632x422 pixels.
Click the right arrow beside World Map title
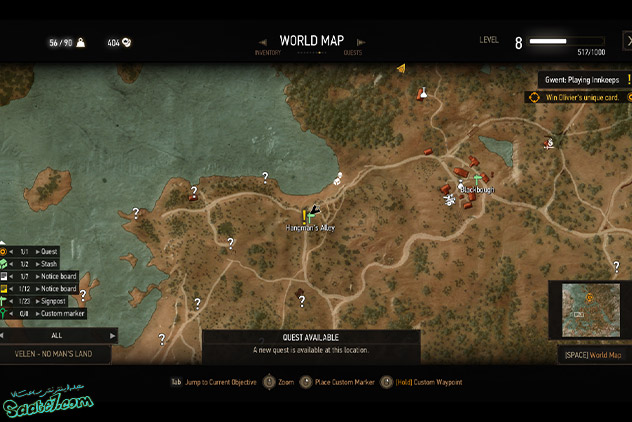click(x=361, y=41)
